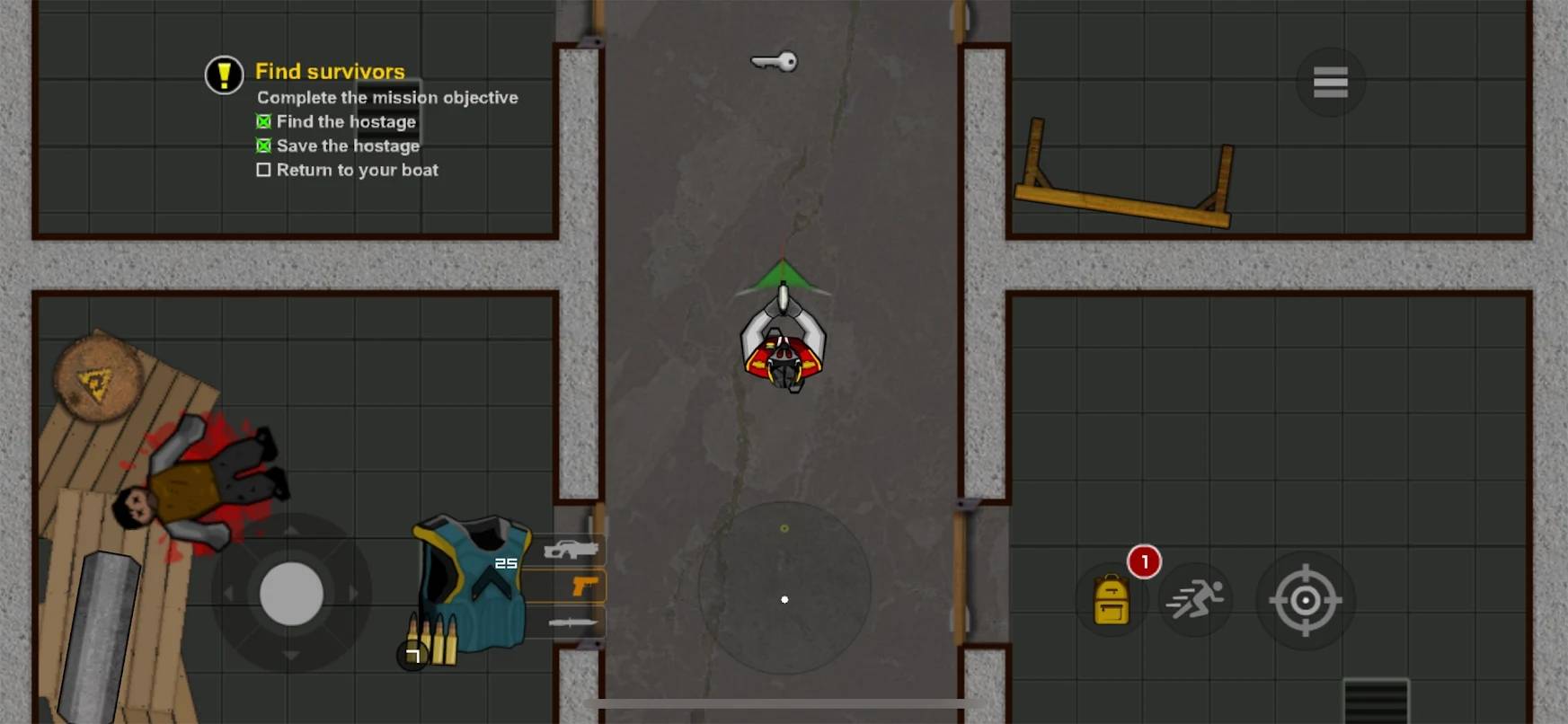Open the yellow backpack inventory
The image size is (1568, 724).
[x=1111, y=600]
